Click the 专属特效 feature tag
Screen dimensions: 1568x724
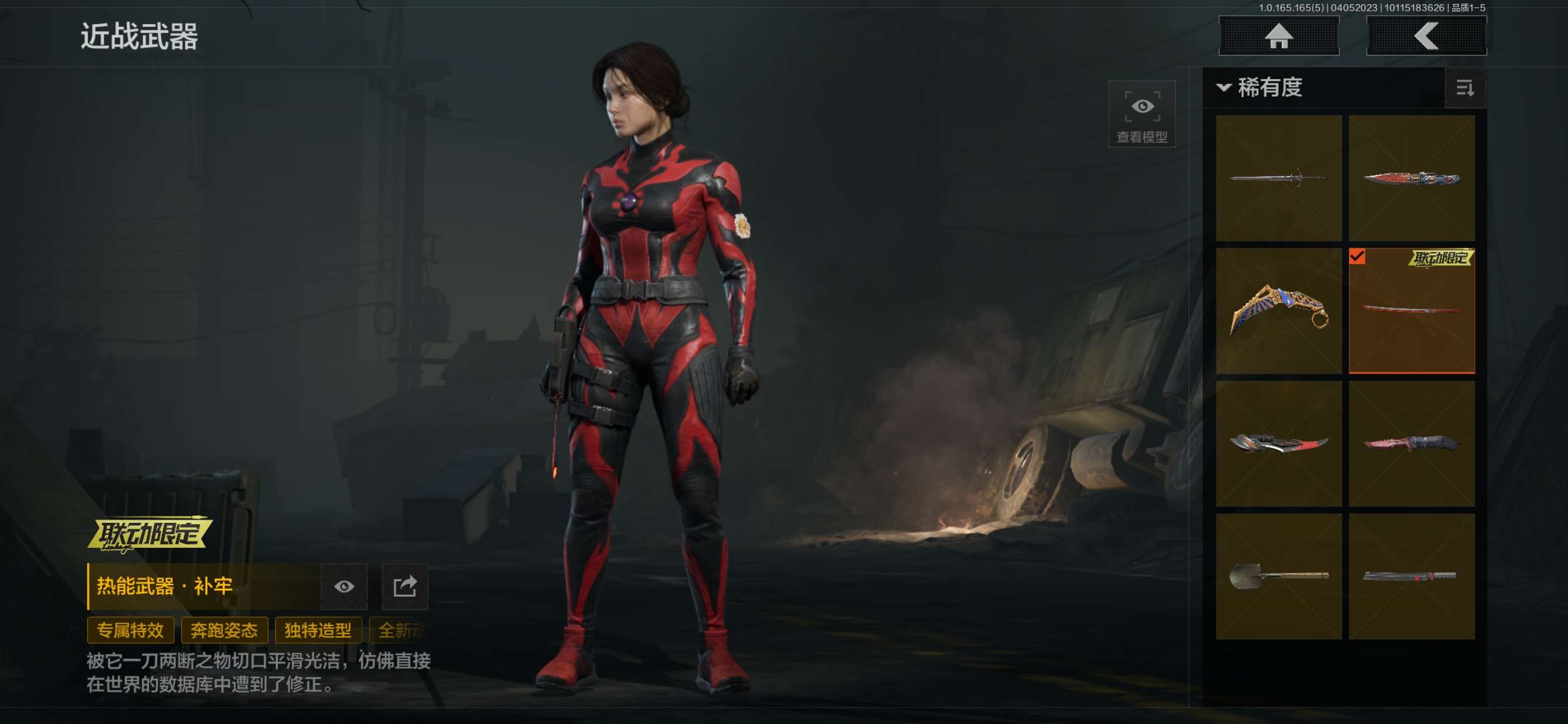(130, 630)
